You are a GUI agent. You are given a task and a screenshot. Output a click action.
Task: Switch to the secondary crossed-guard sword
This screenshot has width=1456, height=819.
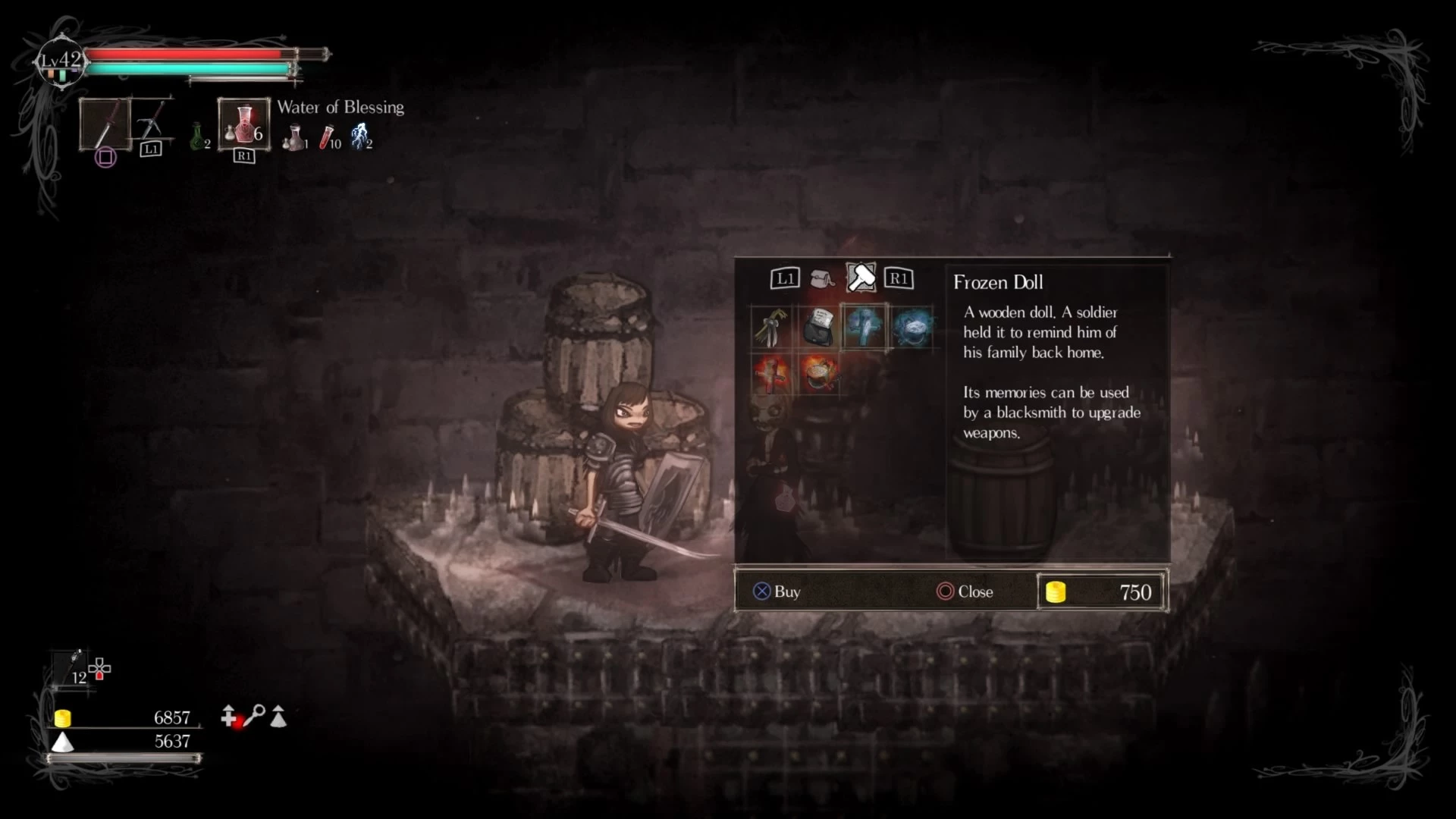coord(152,121)
